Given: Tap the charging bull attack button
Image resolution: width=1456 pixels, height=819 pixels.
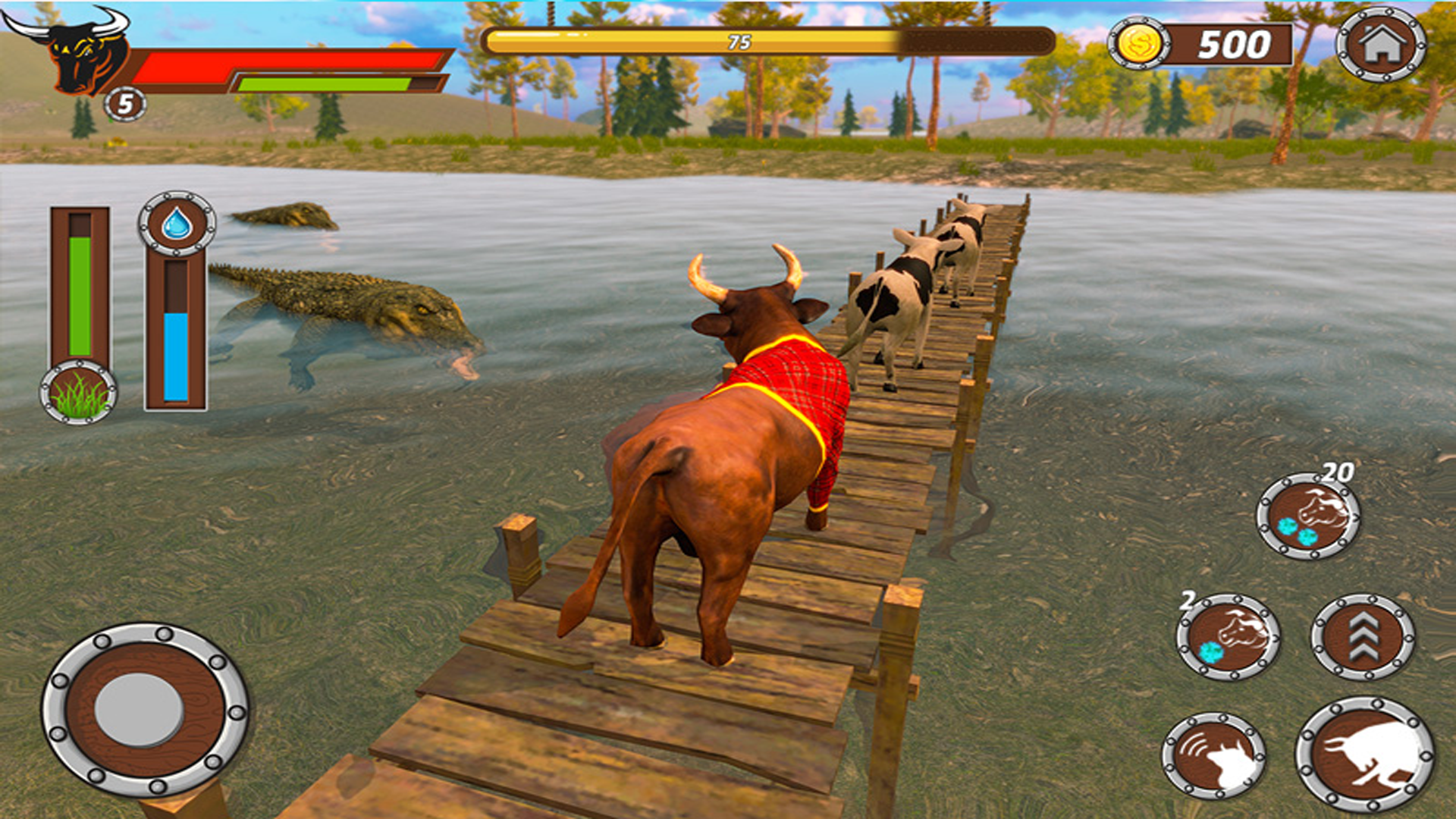Looking at the screenshot, I should (x=1365, y=754).
